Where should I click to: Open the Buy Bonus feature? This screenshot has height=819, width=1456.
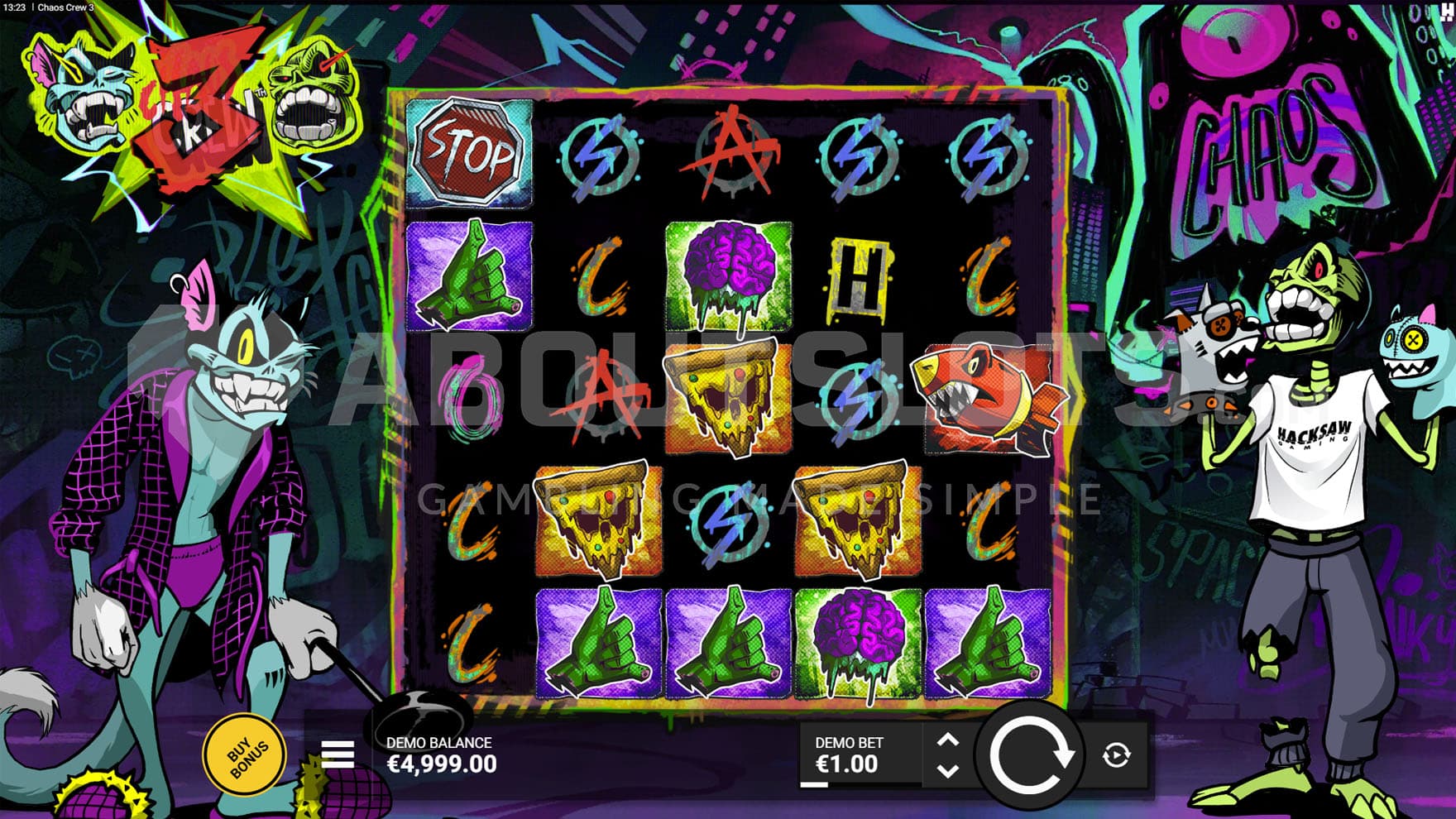click(246, 754)
